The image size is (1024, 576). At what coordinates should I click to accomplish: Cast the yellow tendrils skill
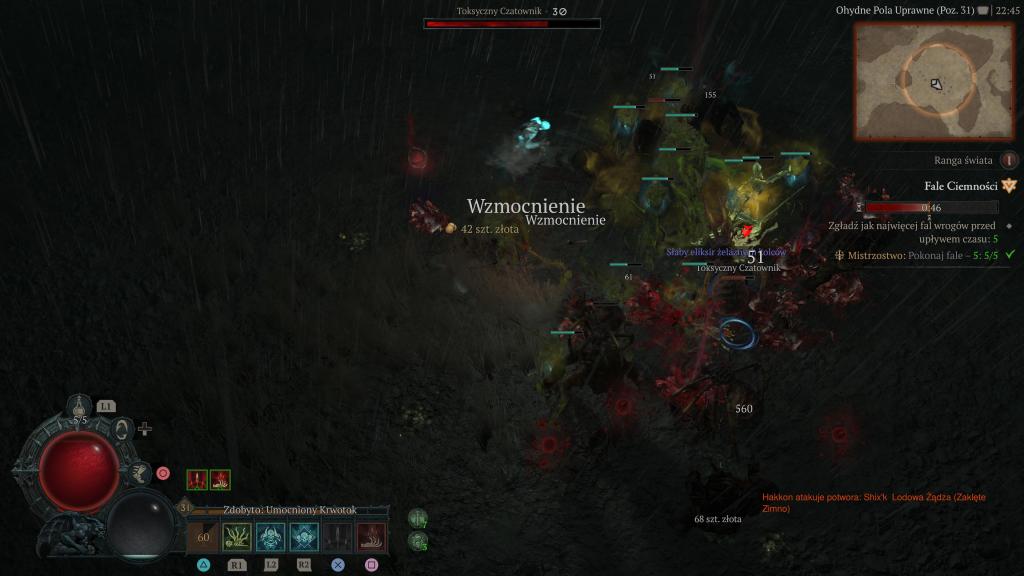237,537
